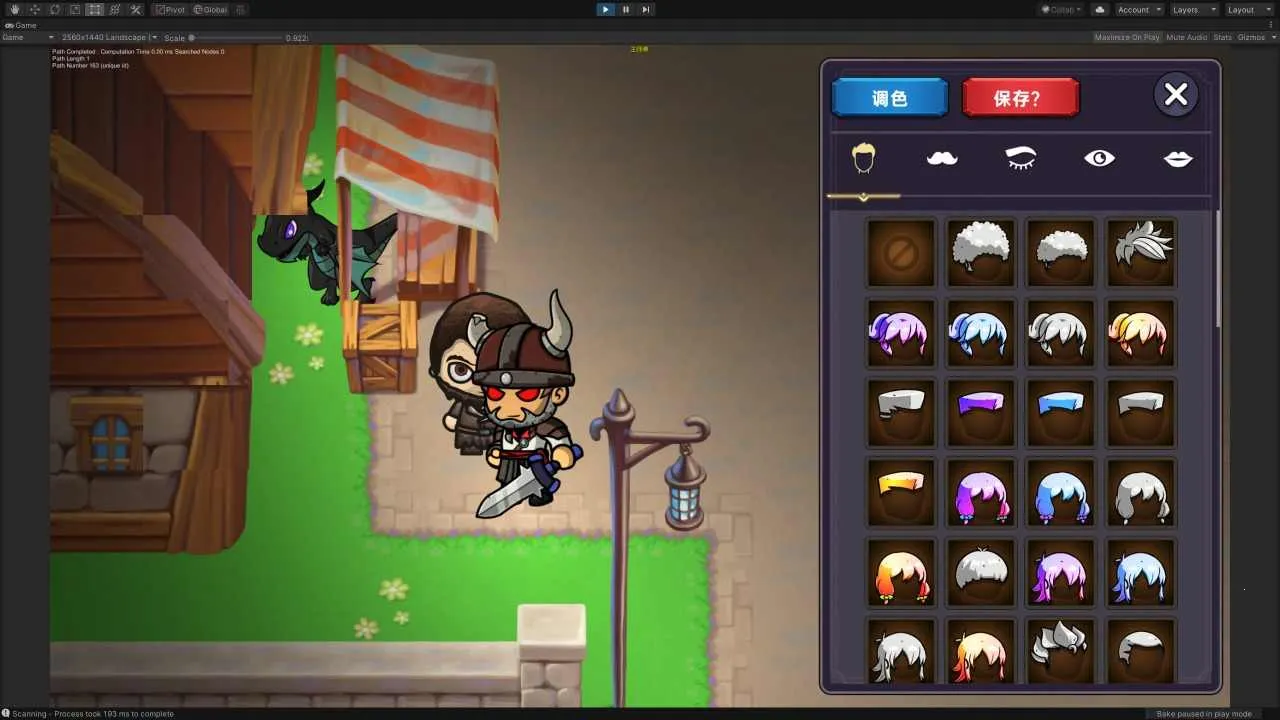This screenshot has width=1280, height=720.
Task: Select the Hand tool in the toolbar
Action: click(14, 9)
